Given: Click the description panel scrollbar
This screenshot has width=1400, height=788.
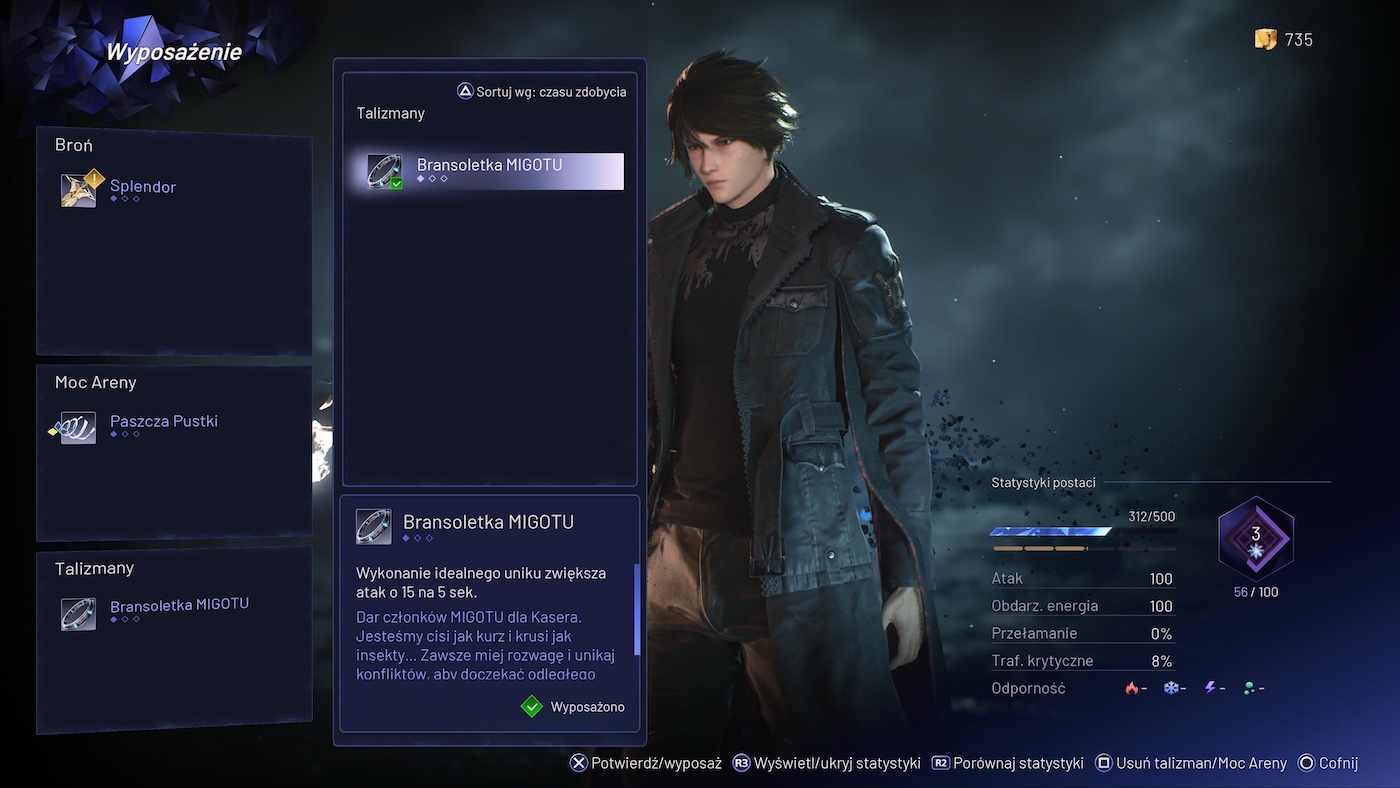Looking at the screenshot, I should (636, 608).
